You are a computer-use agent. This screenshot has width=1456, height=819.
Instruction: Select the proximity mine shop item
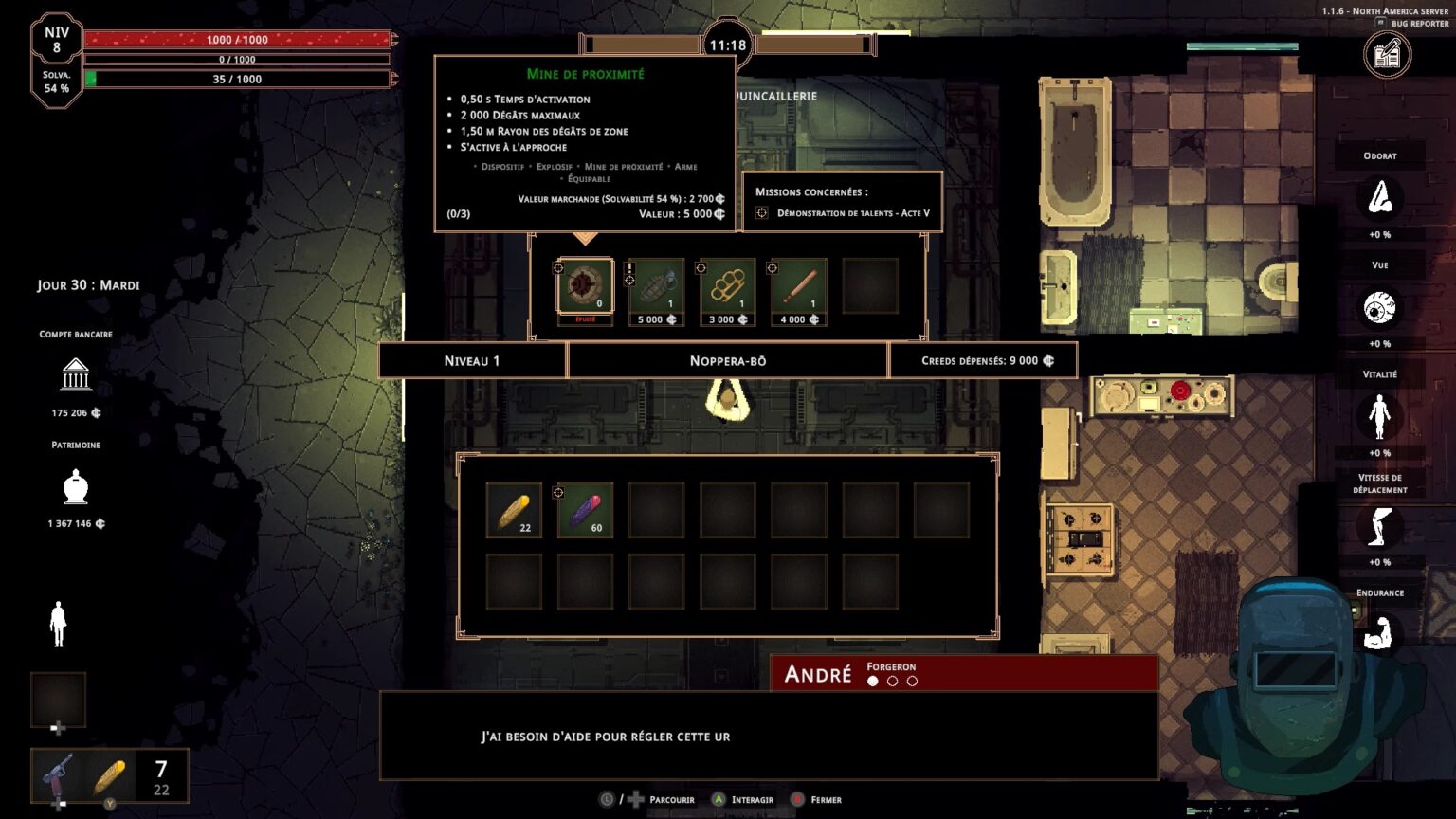584,284
